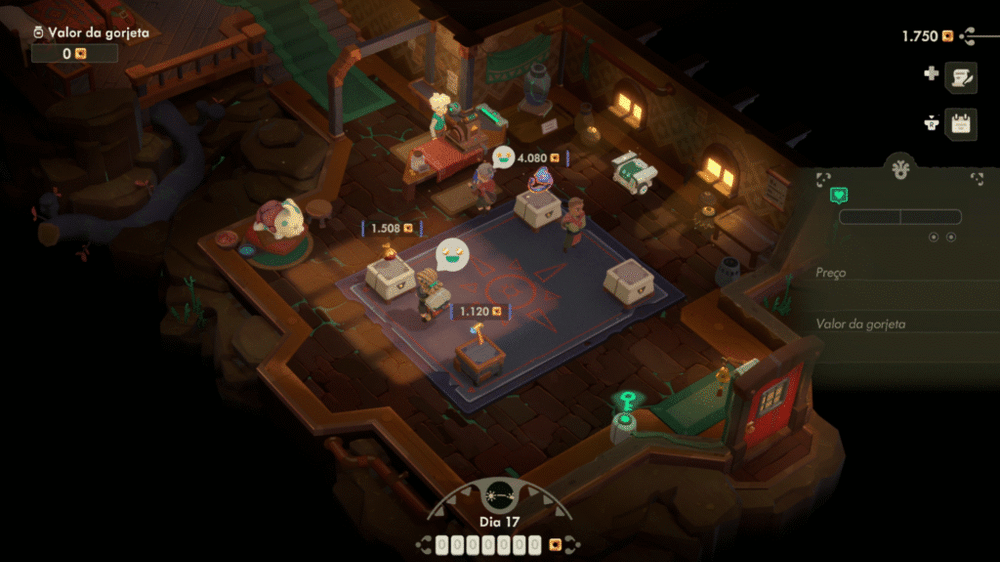The image size is (1000, 562).
Task: Open the notebook with quill icon
Action: point(961,76)
